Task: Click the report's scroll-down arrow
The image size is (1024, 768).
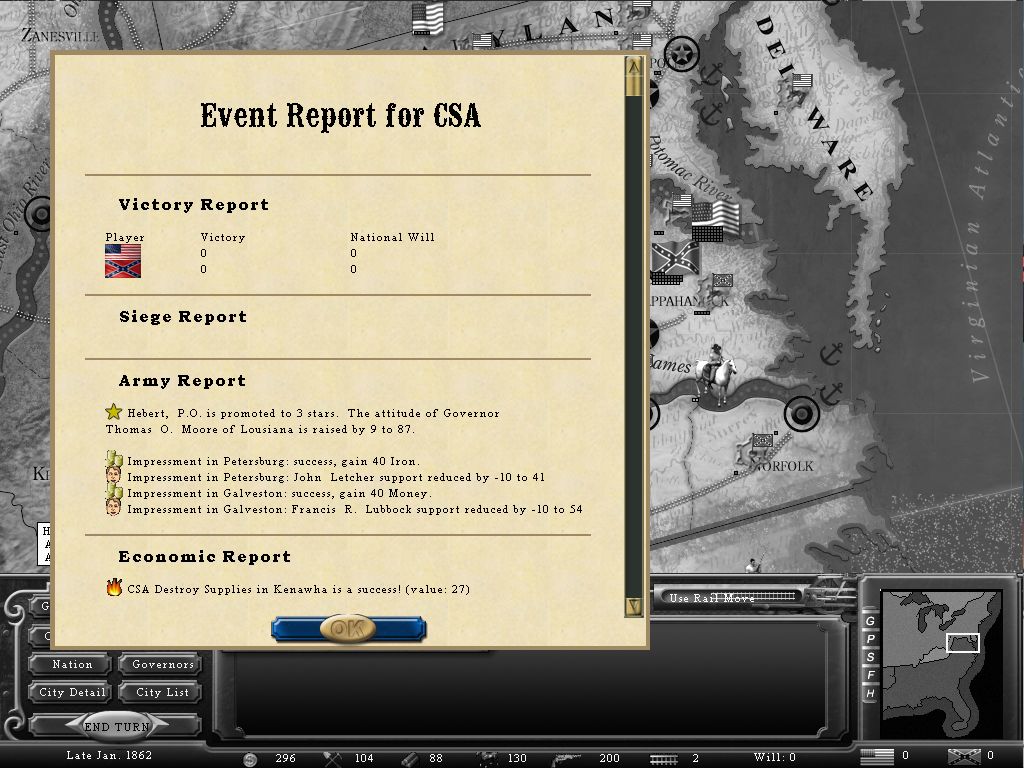Action: tap(633, 606)
